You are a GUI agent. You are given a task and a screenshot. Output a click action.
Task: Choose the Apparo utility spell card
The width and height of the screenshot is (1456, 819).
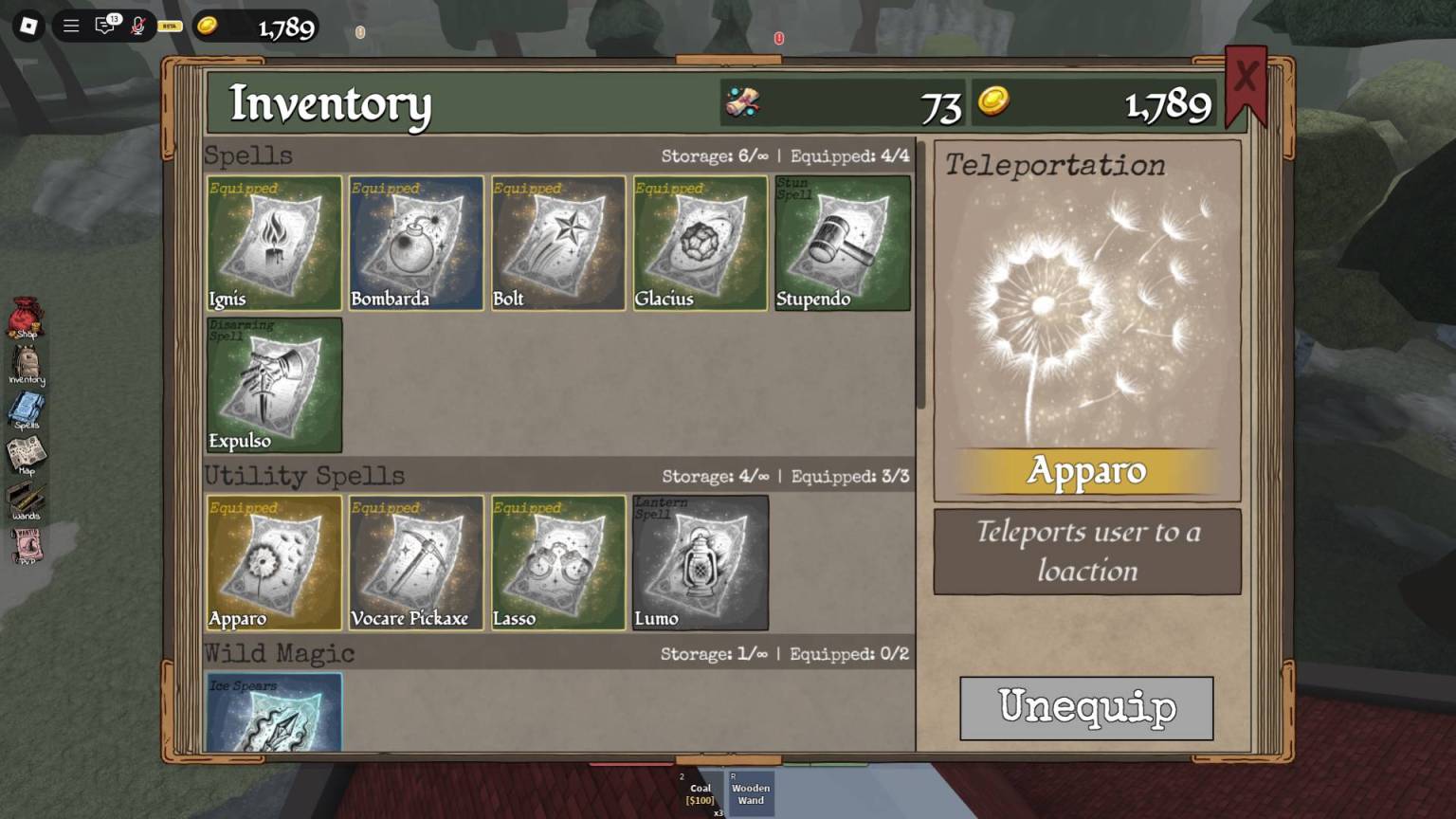tap(274, 563)
